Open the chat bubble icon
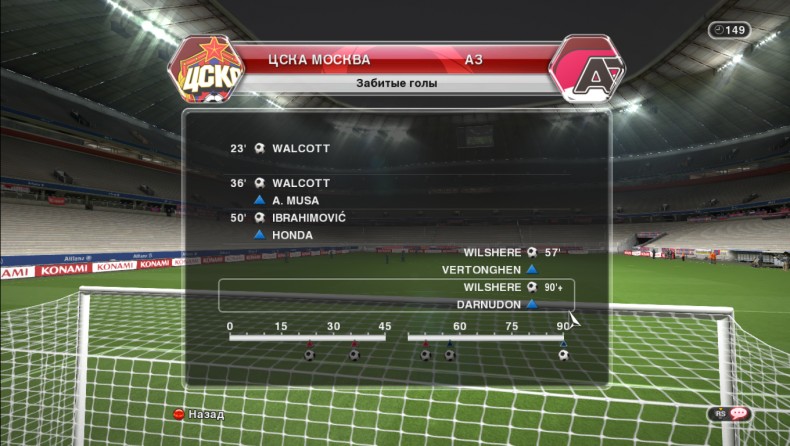This screenshot has width=790, height=446. tap(739, 413)
